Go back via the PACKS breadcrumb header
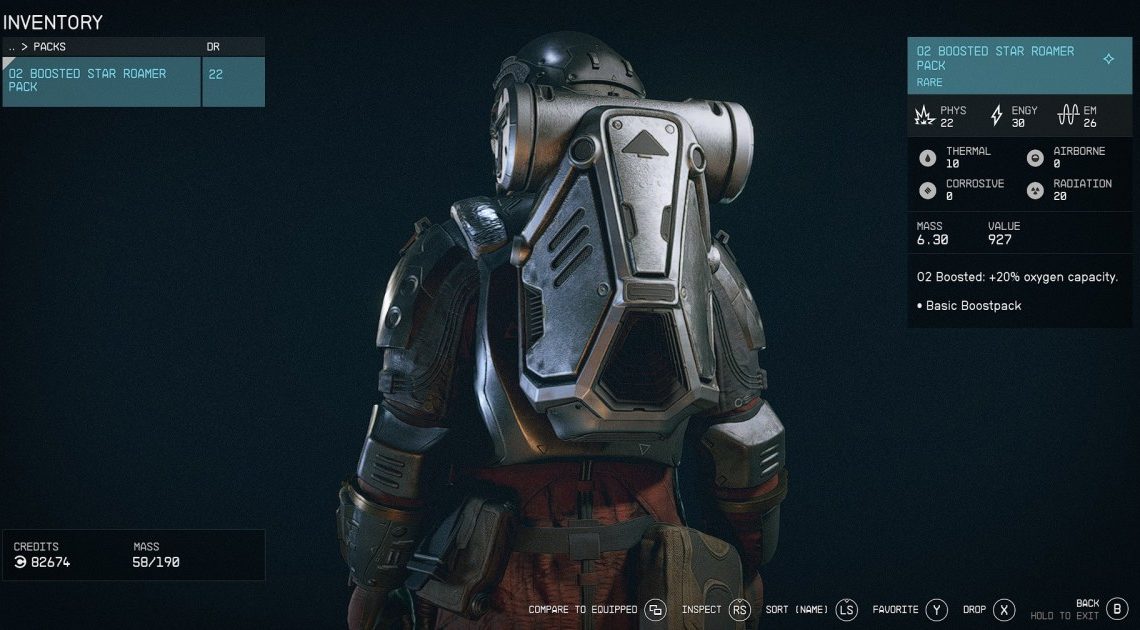 pos(50,47)
